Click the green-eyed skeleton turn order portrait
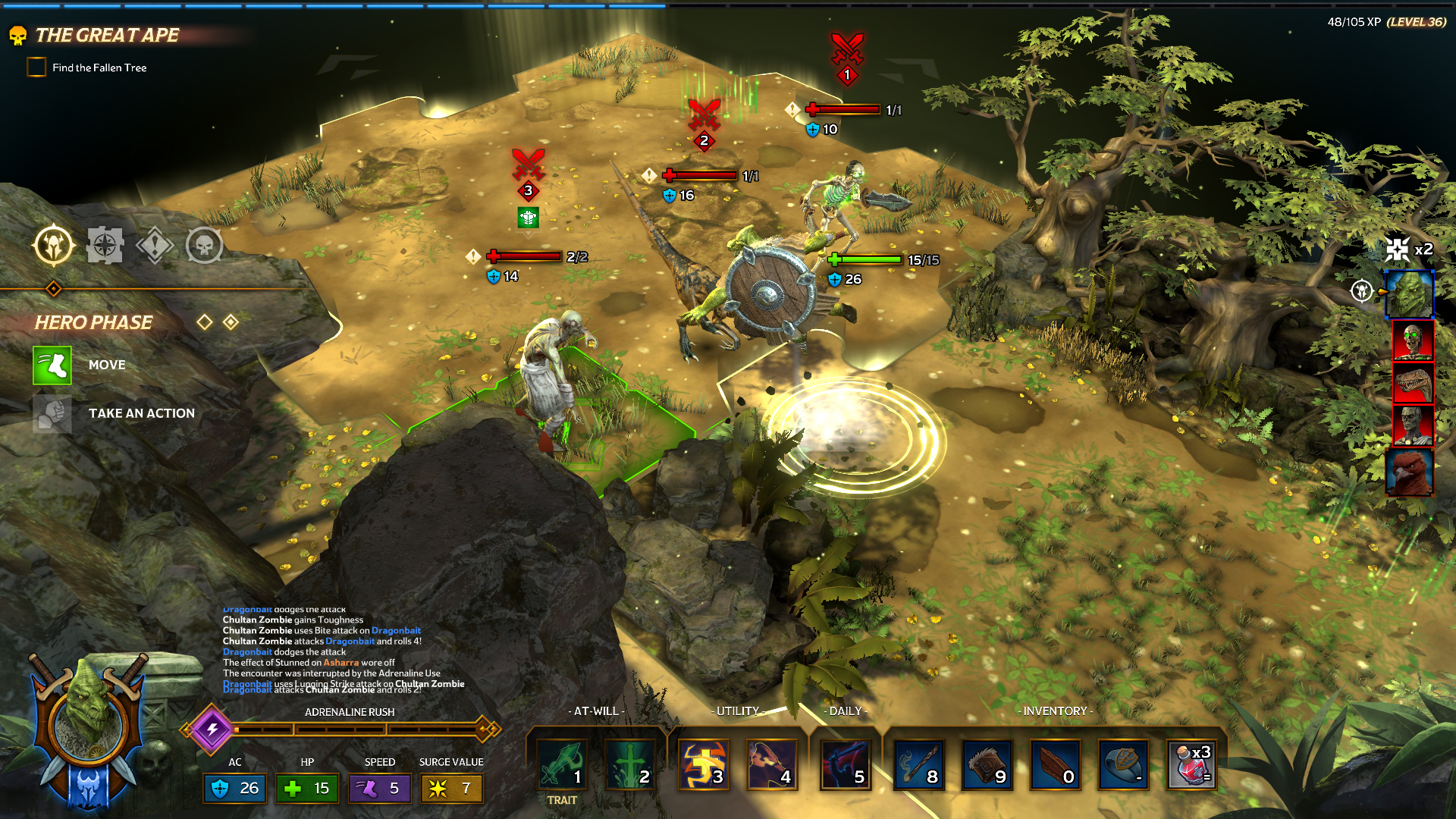 tap(1412, 339)
